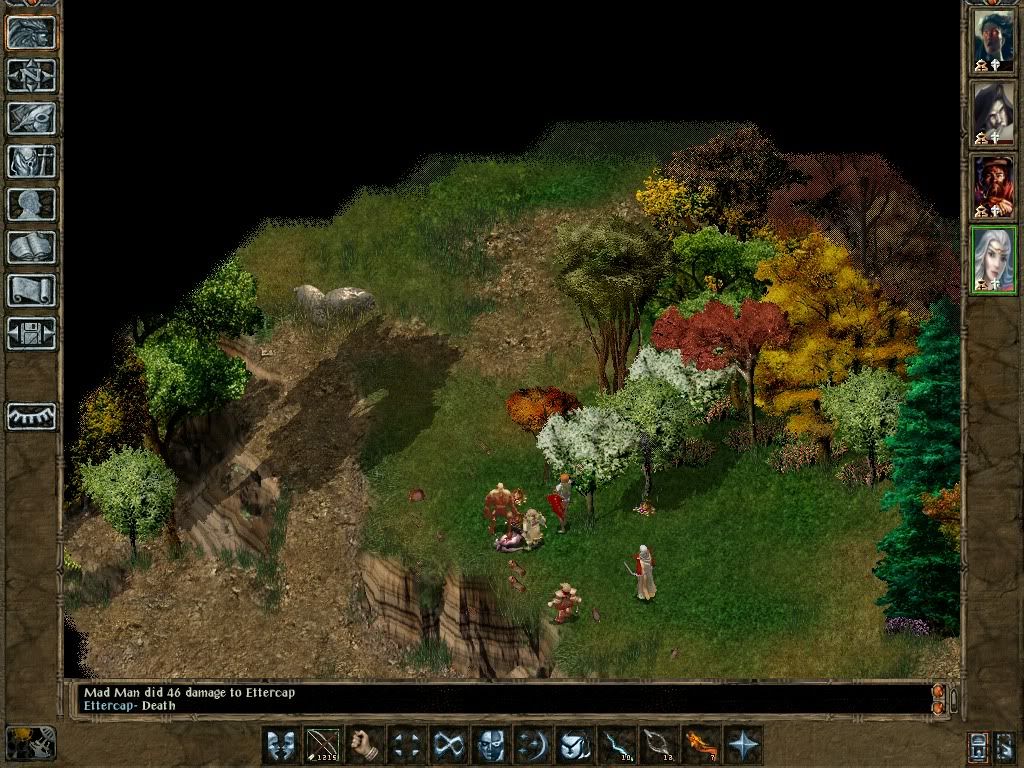Open the options menu with the floppy disk

(31, 333)
